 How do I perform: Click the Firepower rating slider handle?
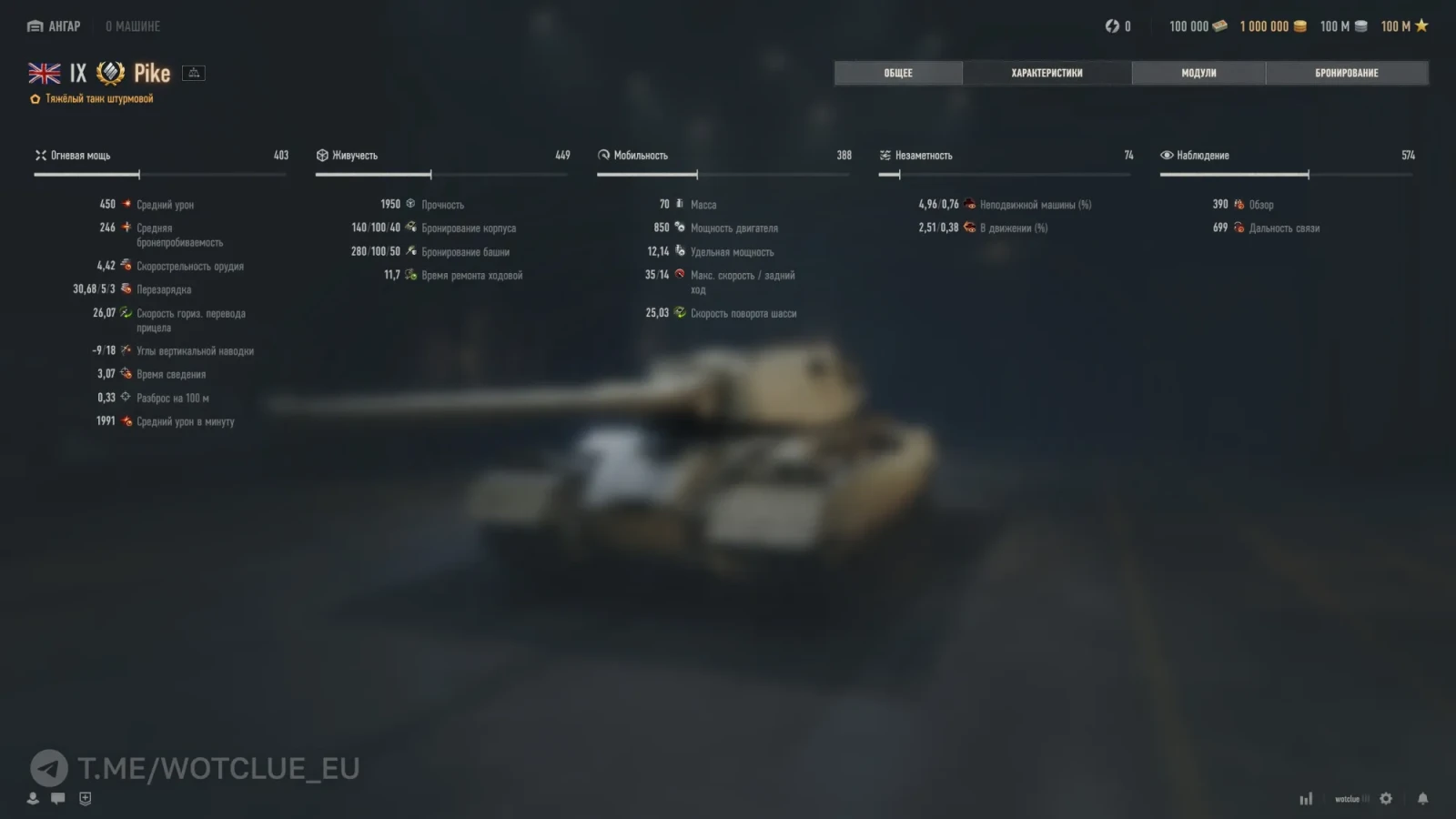click(140, 173)
